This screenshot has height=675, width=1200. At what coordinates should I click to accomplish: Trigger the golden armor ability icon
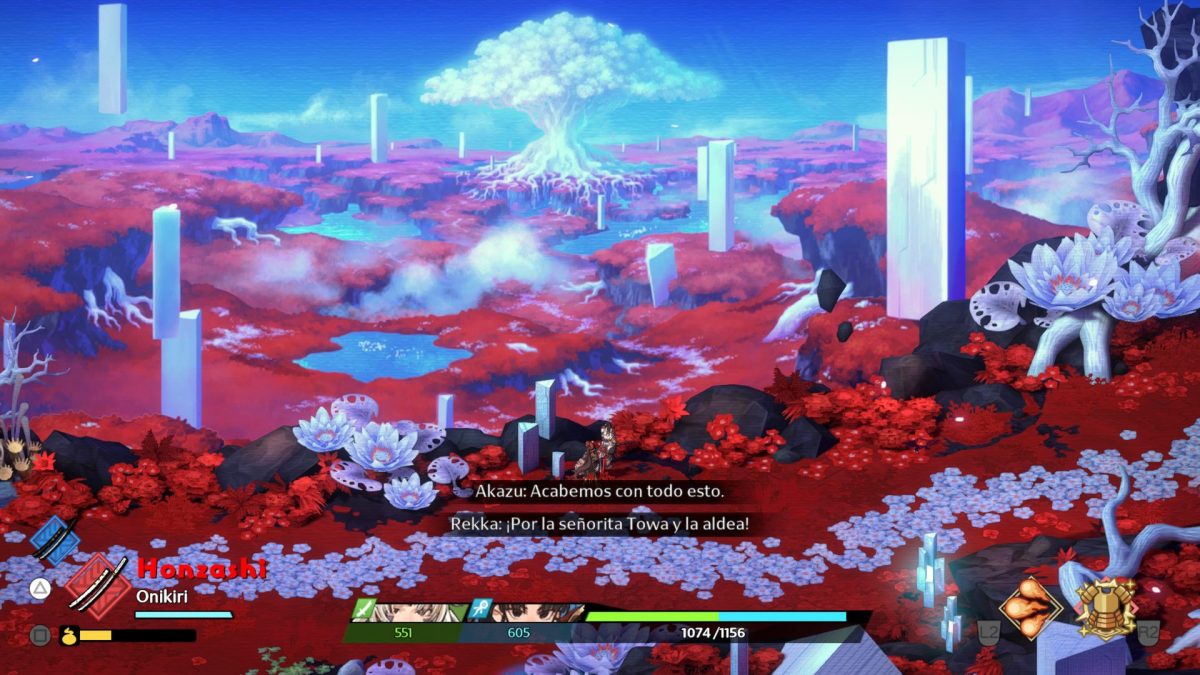point(1105,608)
